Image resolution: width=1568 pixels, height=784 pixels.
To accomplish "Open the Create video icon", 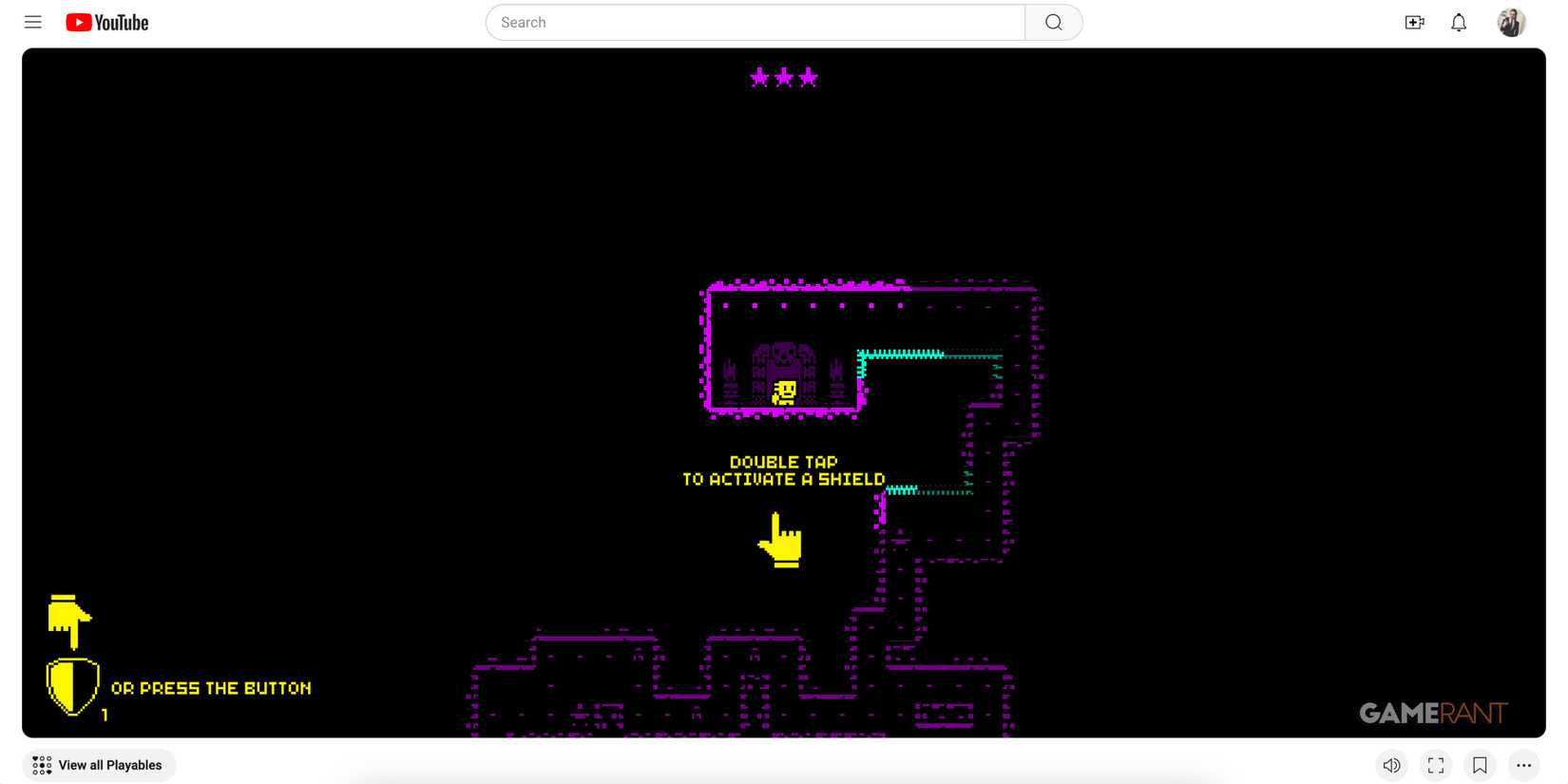I will (x=1414, y=21).
